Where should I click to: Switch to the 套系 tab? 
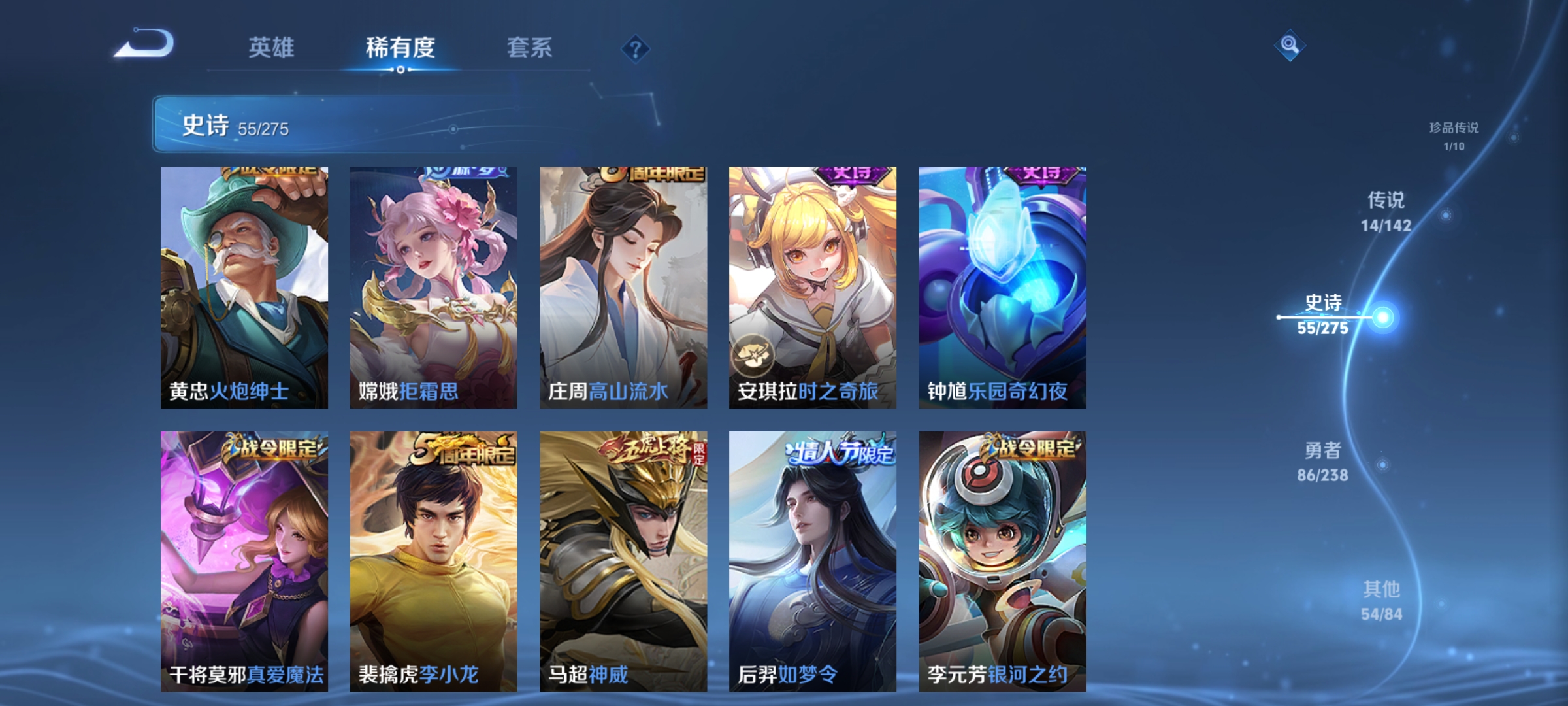coord(530,47)
